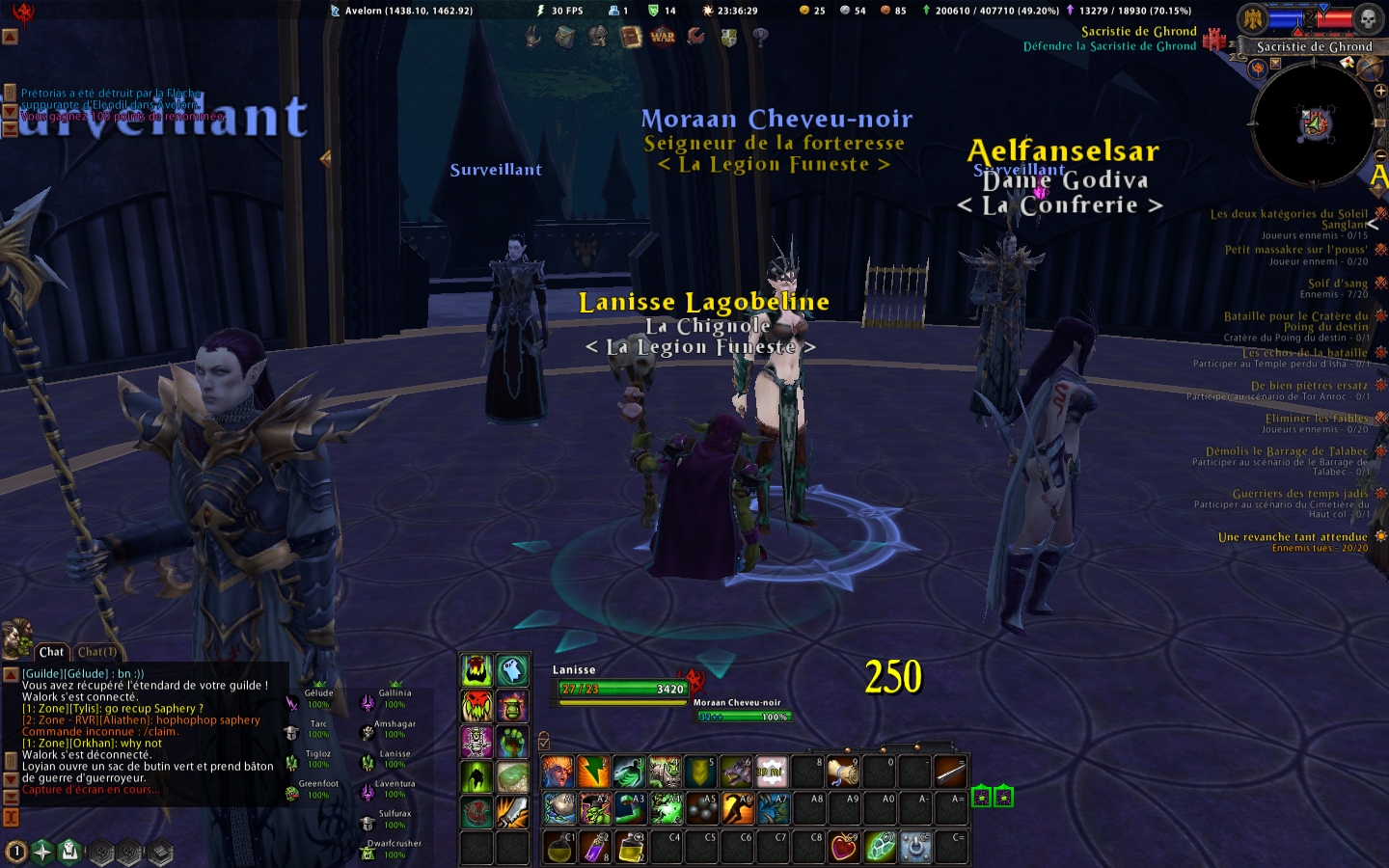Screen dimensions: 1389x868
Task: Select the quest 'Une revanche tant attendue'
Action: tap(1293, 537)
